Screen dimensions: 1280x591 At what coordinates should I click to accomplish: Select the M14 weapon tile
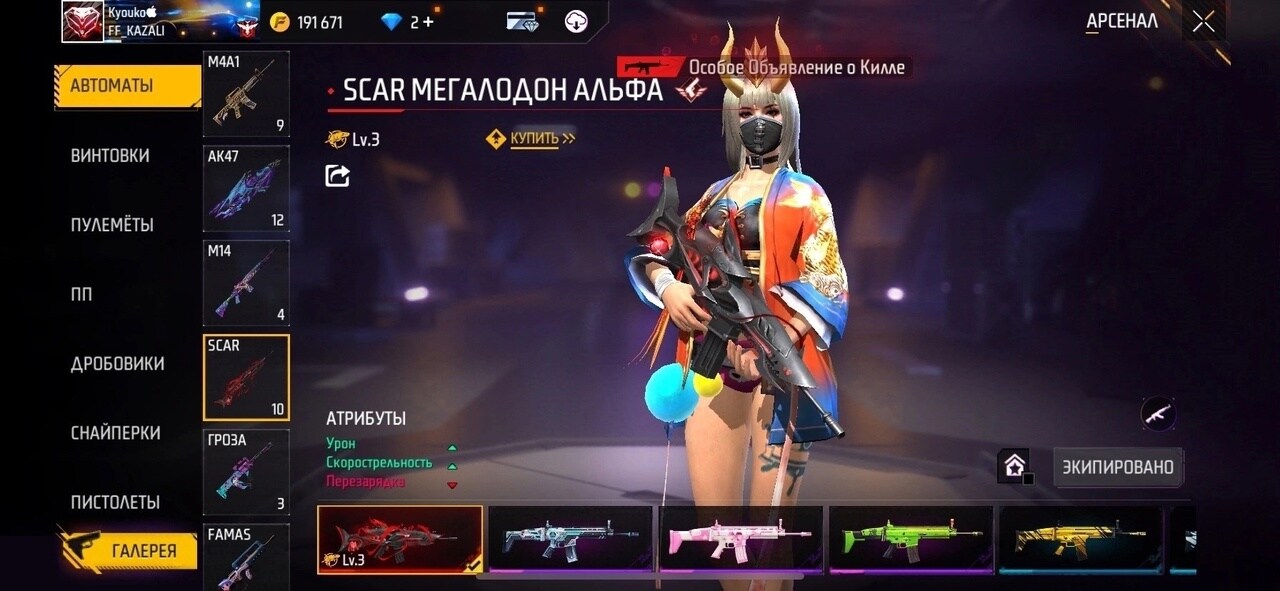click(246, 283)
